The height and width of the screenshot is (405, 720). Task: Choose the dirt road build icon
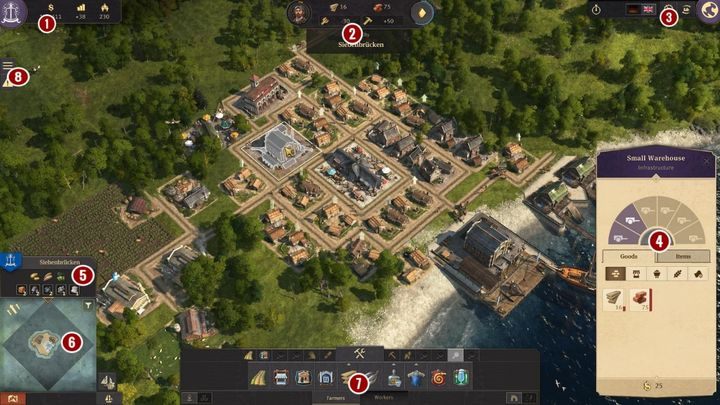point(258,377)
